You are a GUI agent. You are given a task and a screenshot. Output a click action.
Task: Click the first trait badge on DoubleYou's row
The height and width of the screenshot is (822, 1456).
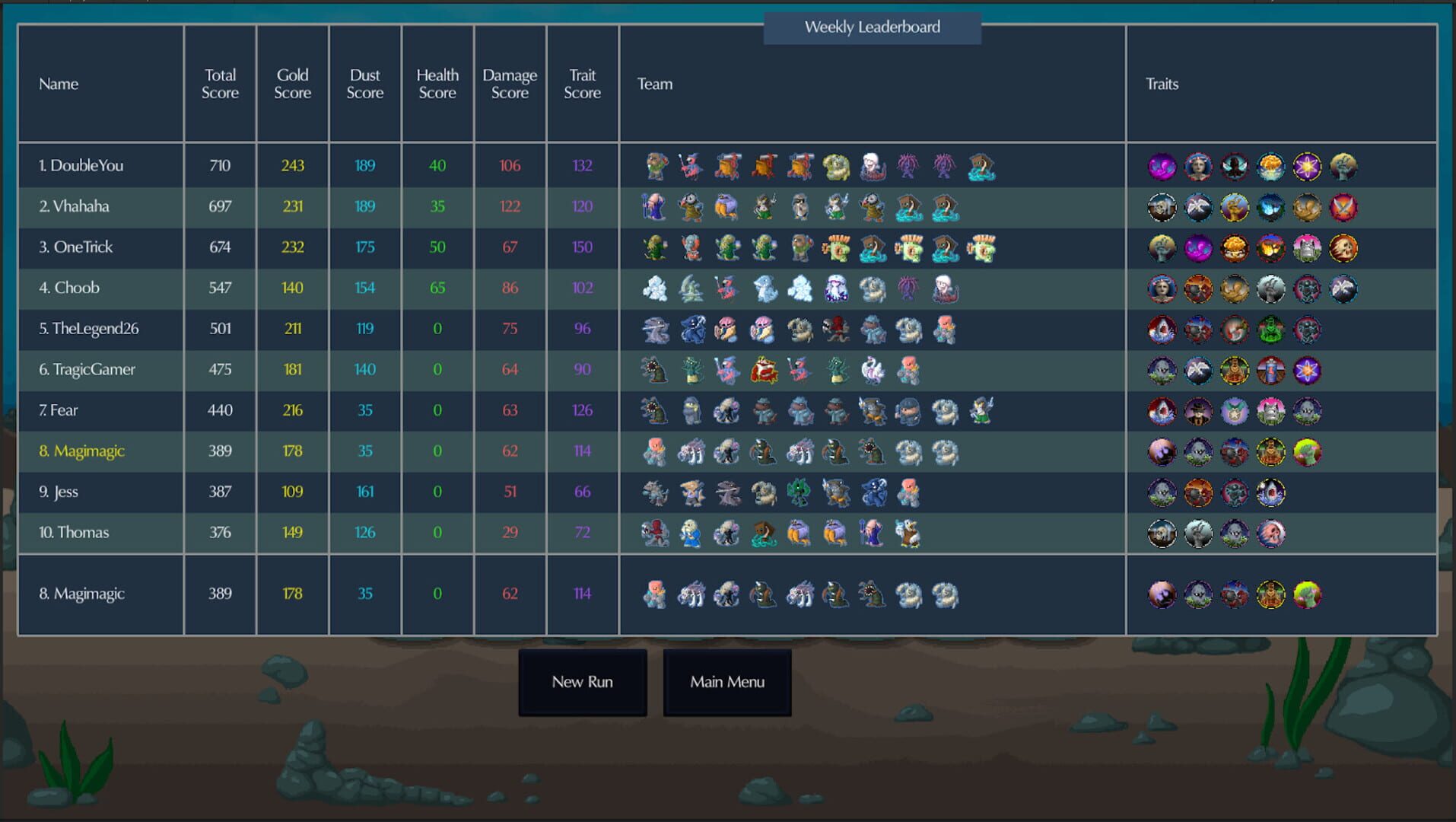pos(1162,166)
